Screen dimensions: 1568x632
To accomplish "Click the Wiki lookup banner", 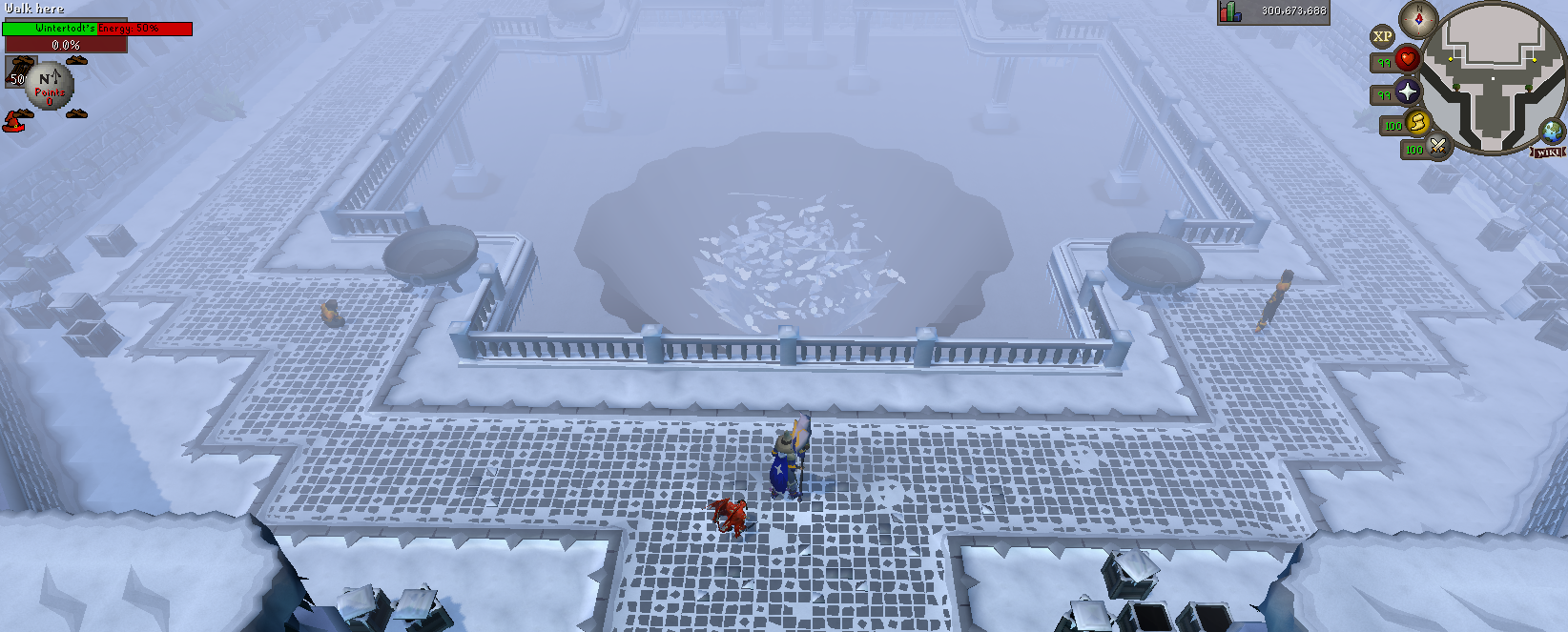I will pos(1549,152).
